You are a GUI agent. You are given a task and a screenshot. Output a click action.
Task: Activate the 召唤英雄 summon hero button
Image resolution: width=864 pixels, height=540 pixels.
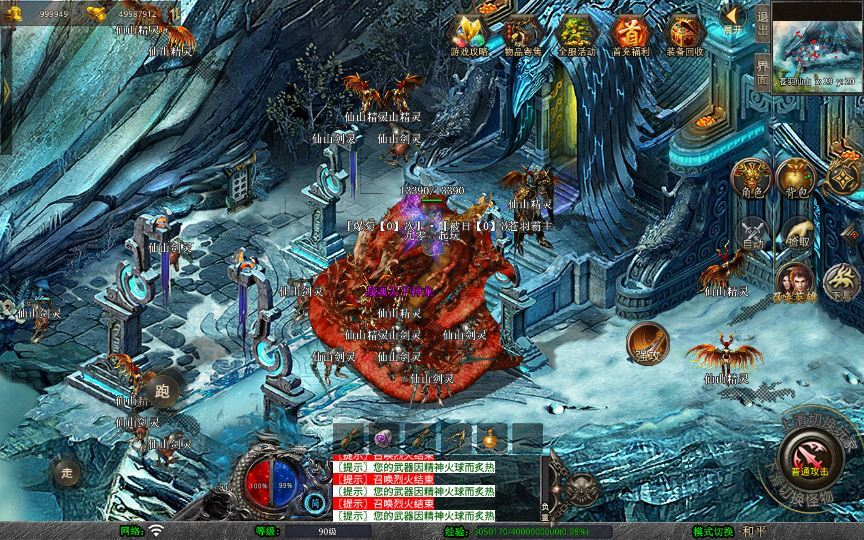tap(796, 283)
